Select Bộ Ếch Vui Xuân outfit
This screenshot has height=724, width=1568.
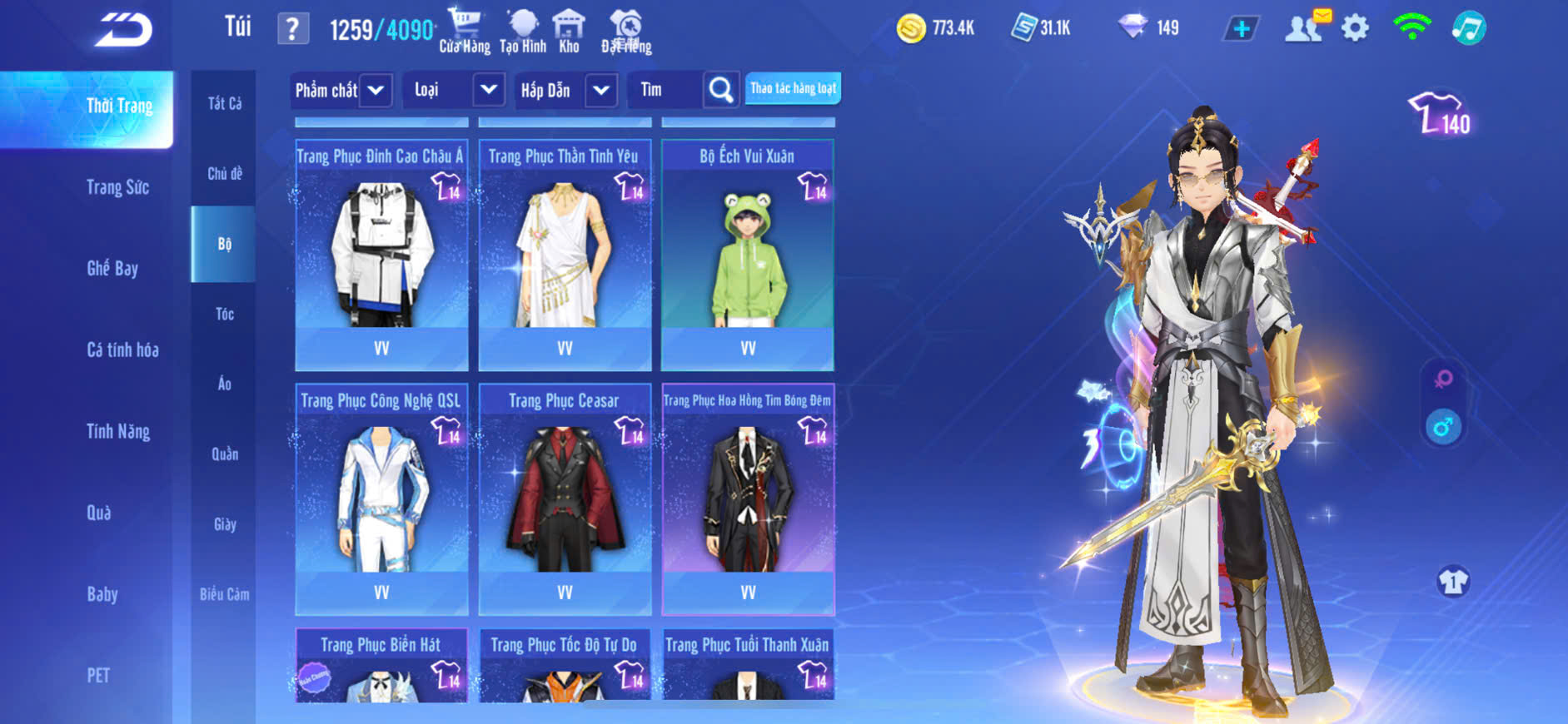click(x=747, y=254)
